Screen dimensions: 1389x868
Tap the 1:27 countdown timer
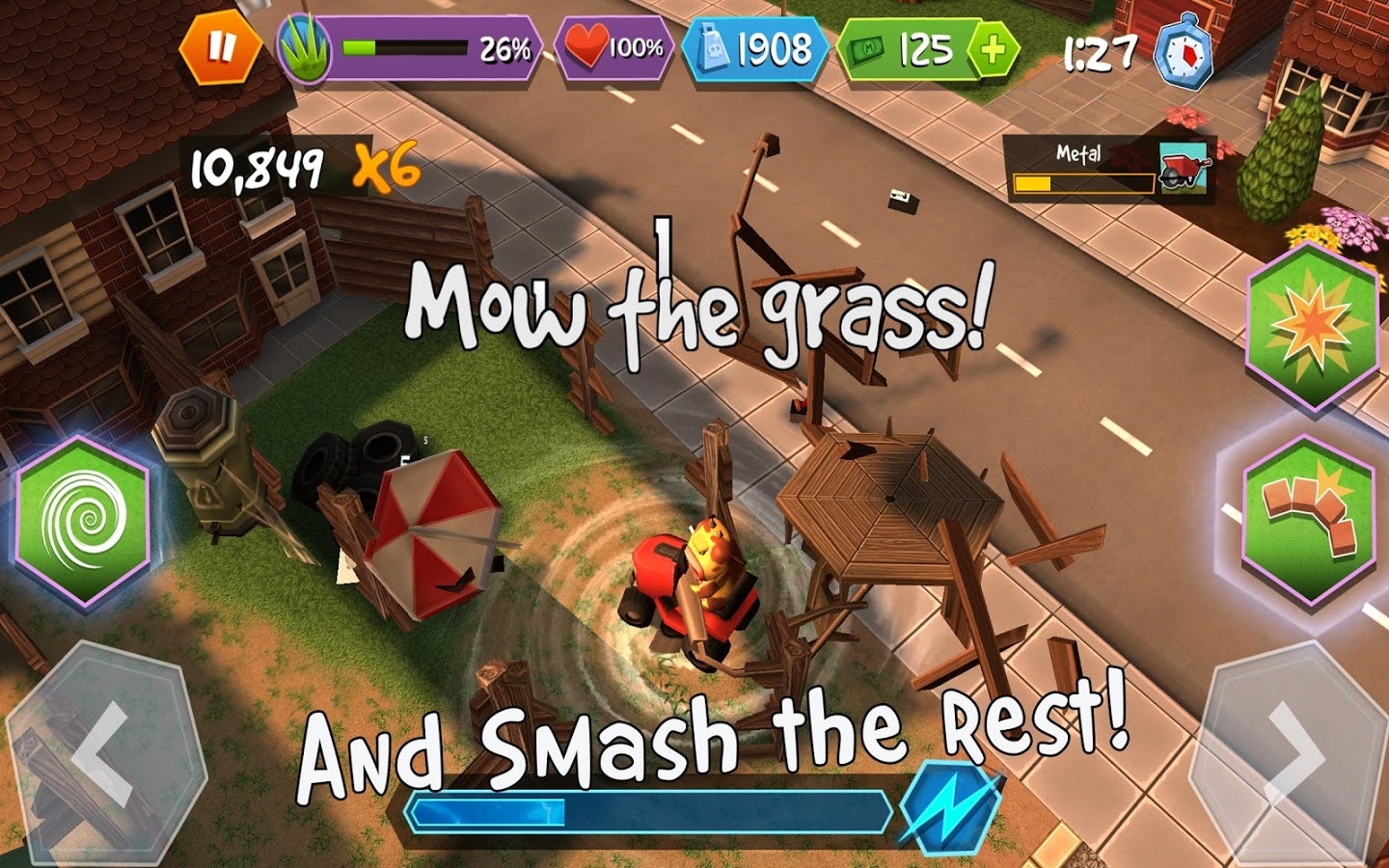pos(1100,53)
